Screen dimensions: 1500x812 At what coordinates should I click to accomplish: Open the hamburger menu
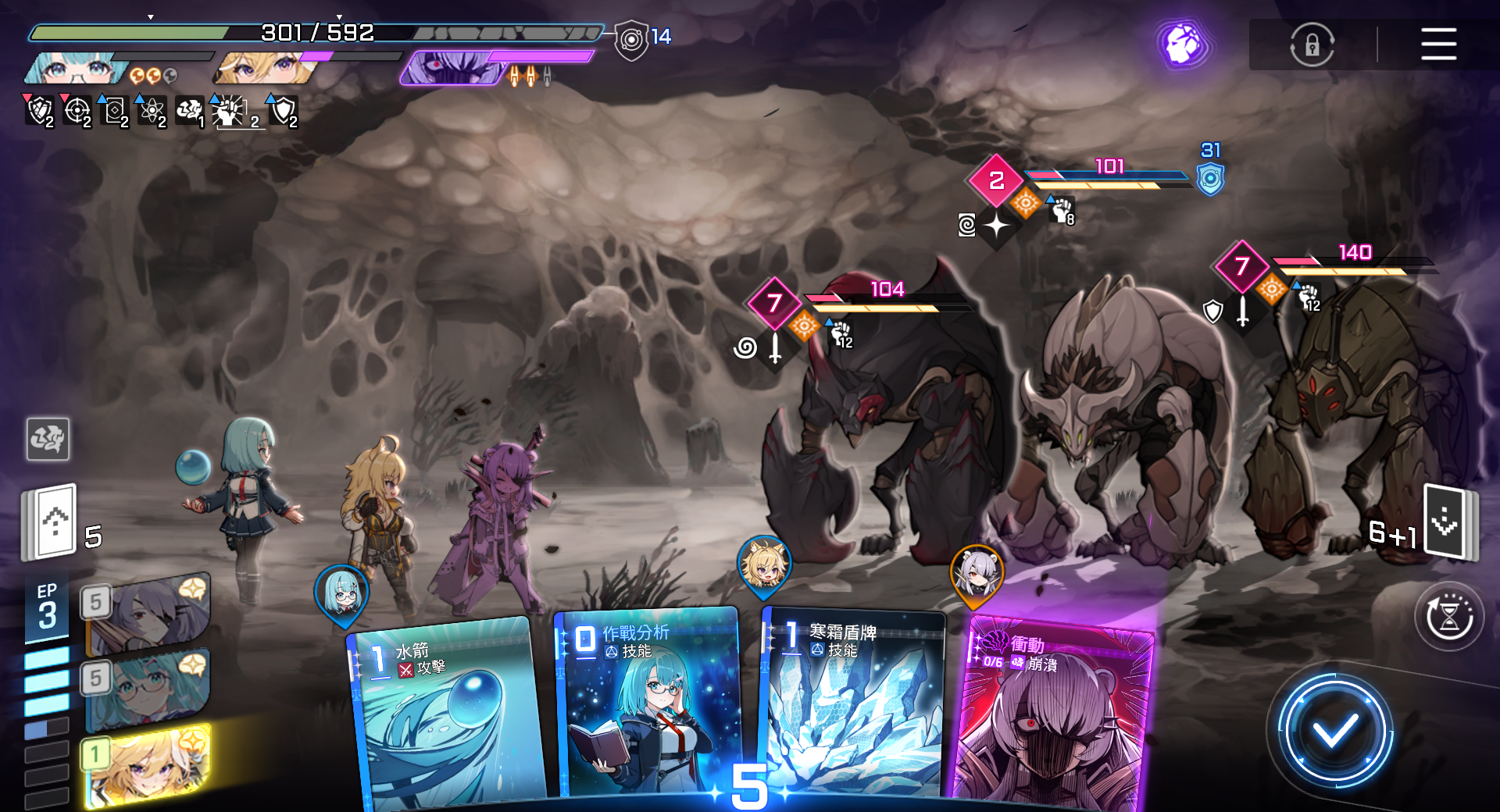[1438, 44]
